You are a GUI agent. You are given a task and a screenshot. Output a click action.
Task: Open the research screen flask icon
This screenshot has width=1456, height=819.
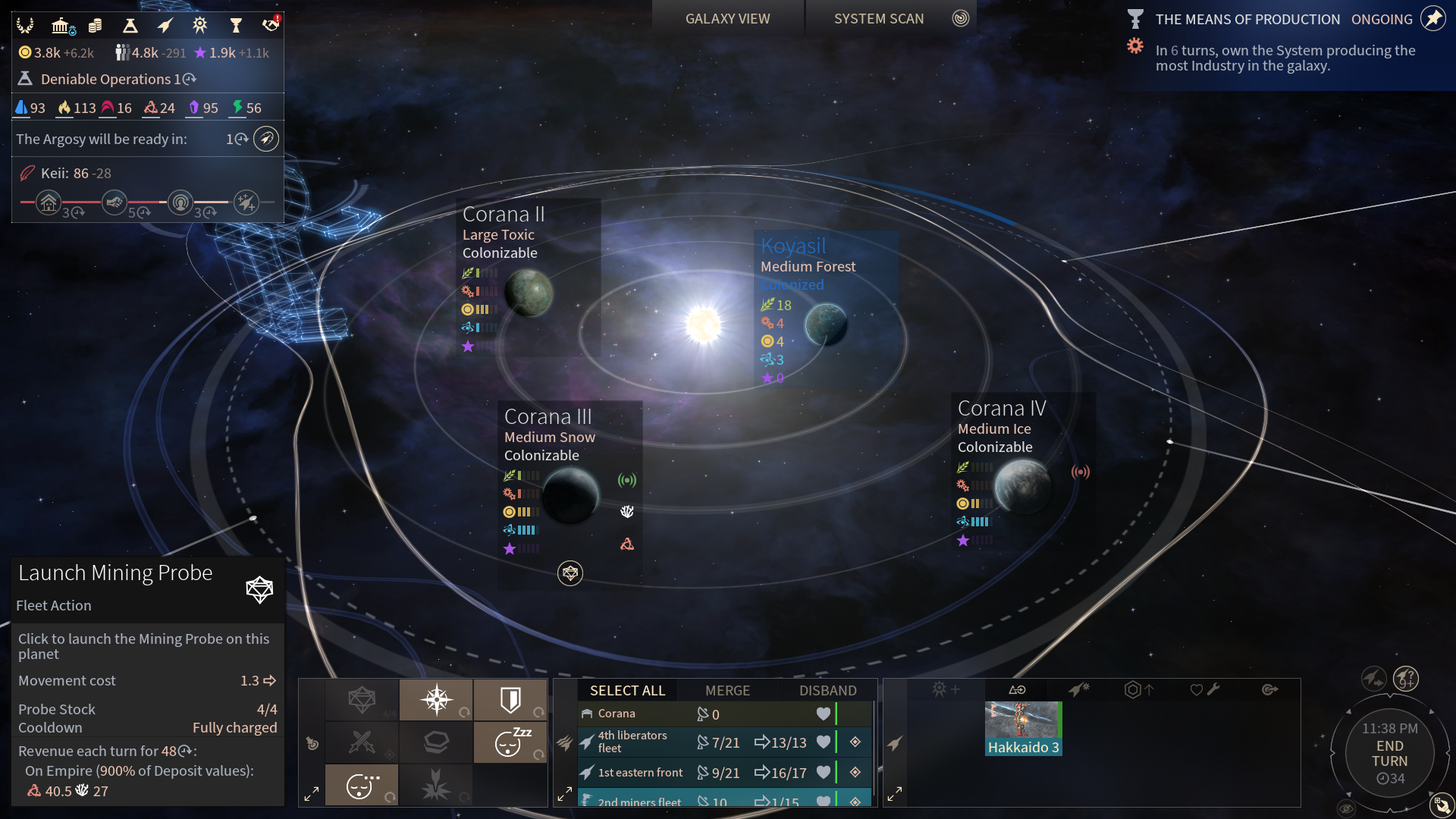click(x=130, y=26)
